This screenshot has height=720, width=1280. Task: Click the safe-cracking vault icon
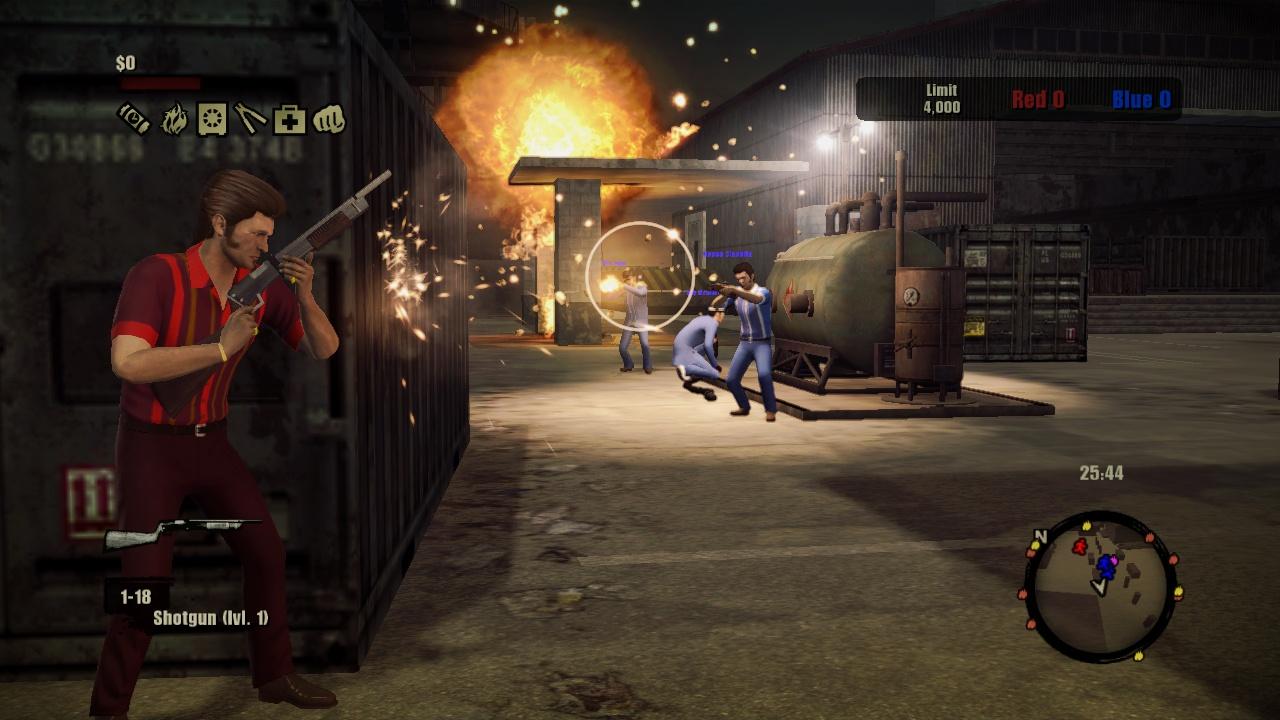pyautogui.click(x=212, y=118)
